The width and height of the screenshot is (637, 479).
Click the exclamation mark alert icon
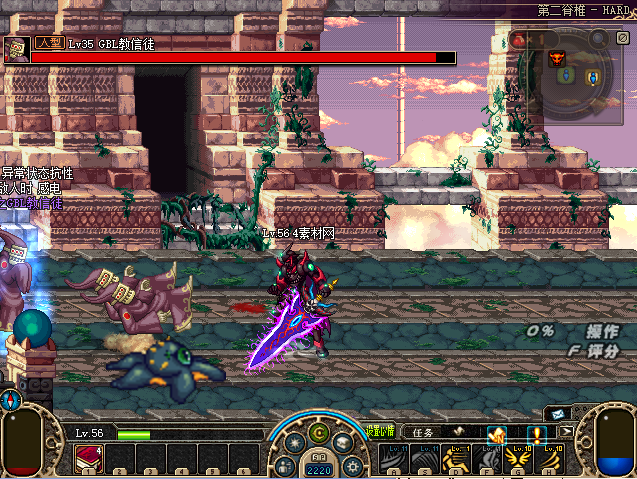pos(537,434)
